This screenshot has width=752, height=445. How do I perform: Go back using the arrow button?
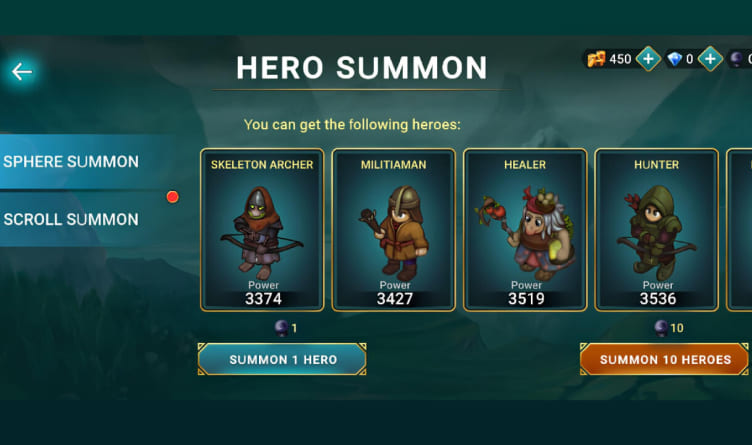(x=22, y=71)
